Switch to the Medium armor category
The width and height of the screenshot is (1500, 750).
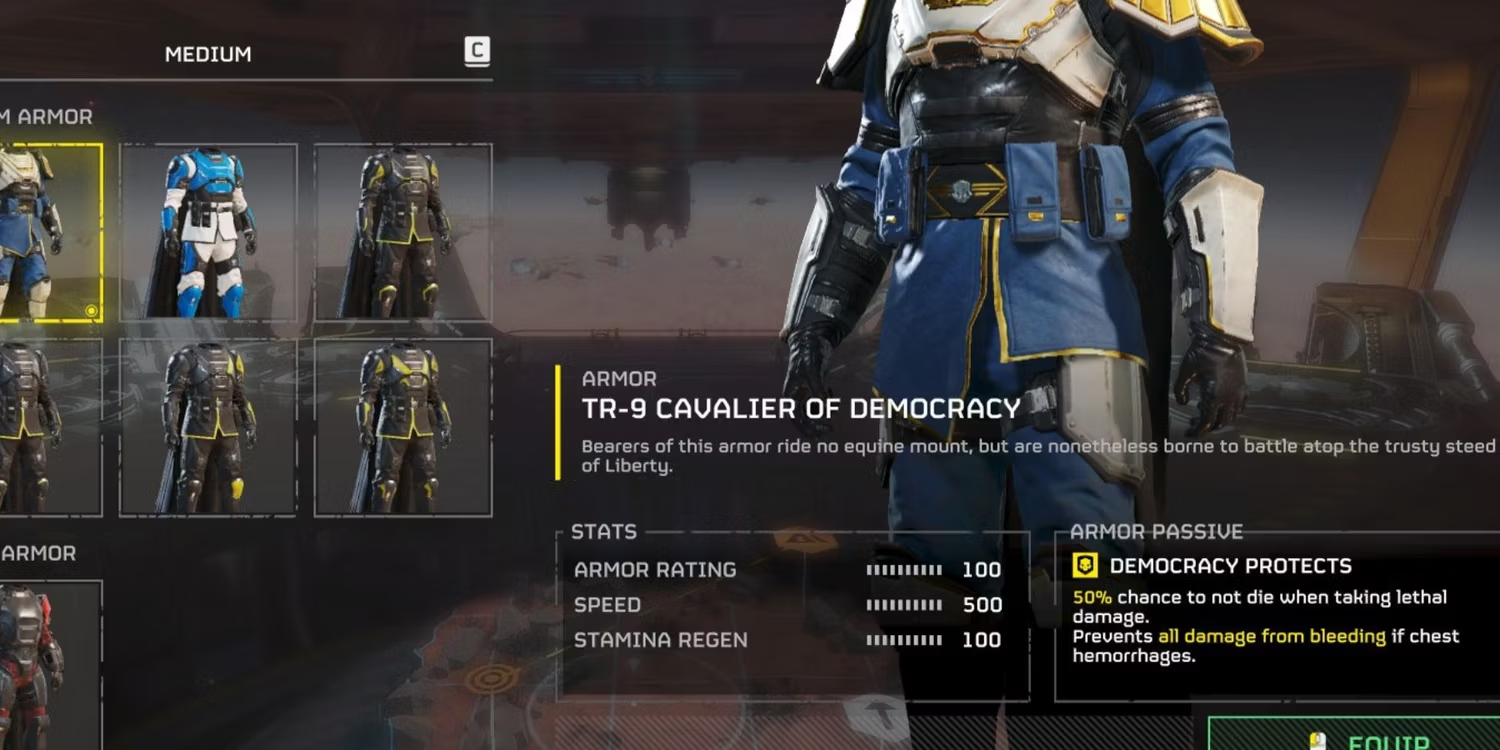[208, 54]
